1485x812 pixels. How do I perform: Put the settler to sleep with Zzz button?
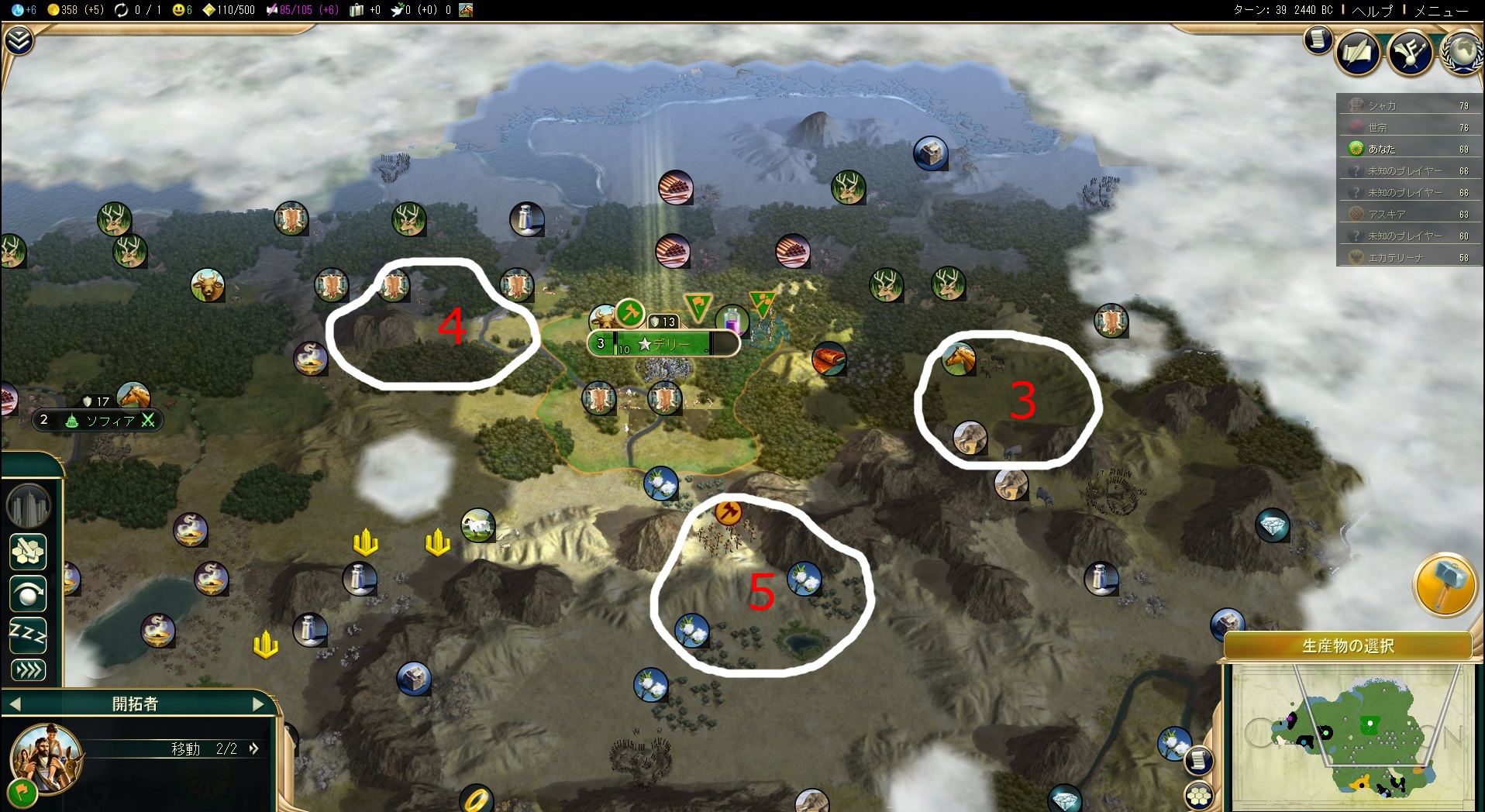tap(28, 635)
